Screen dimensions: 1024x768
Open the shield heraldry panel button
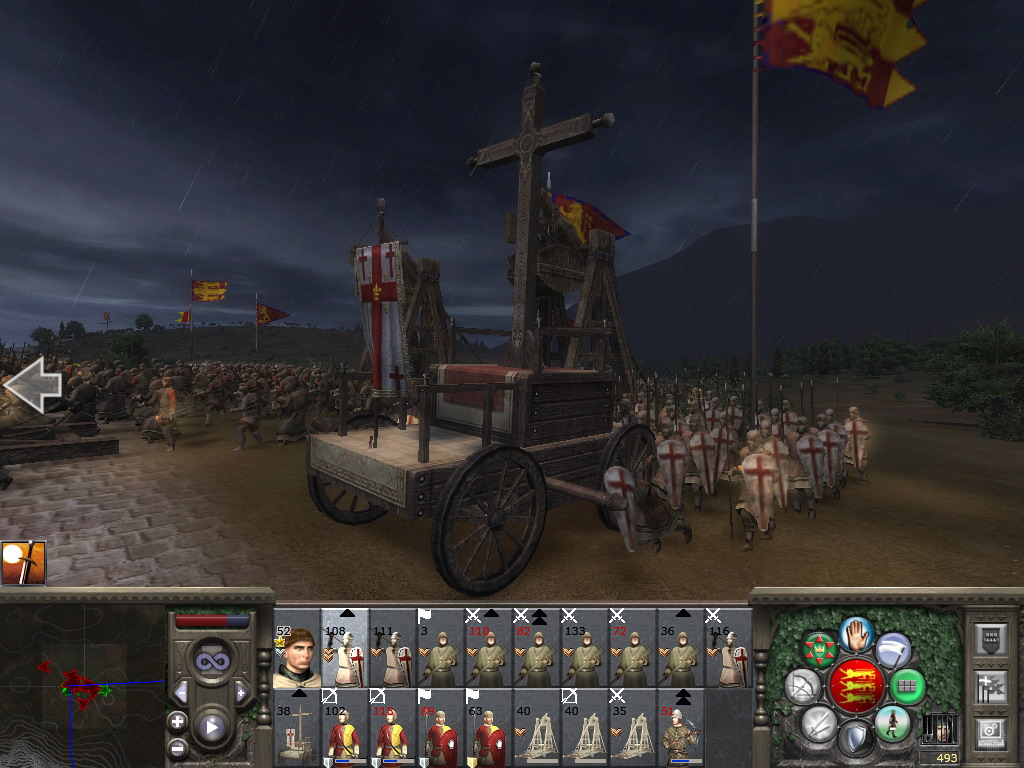click(990, 641)
